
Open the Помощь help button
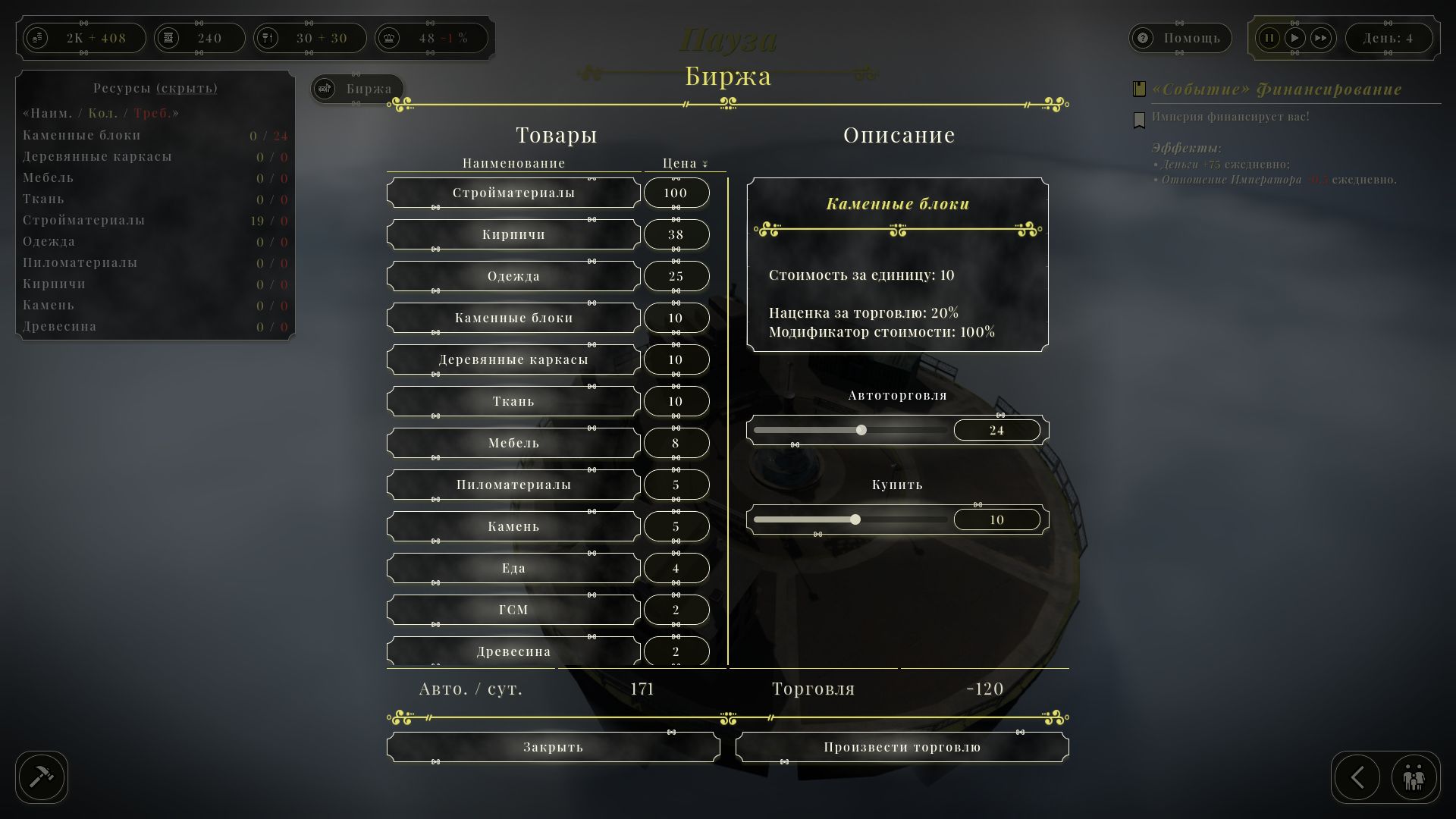[x=1180, y=38]
